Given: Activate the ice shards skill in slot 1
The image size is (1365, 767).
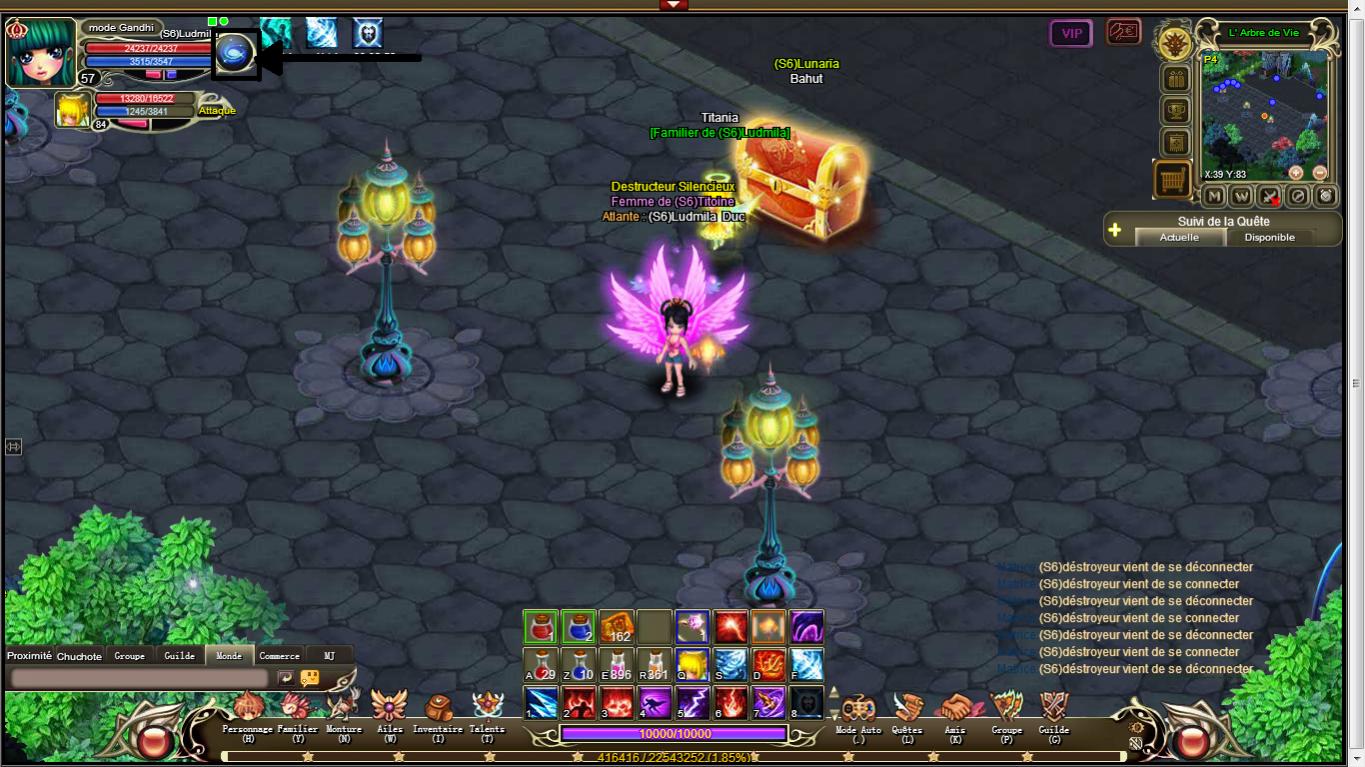Looking at the screenshot, I should [541, 702].
